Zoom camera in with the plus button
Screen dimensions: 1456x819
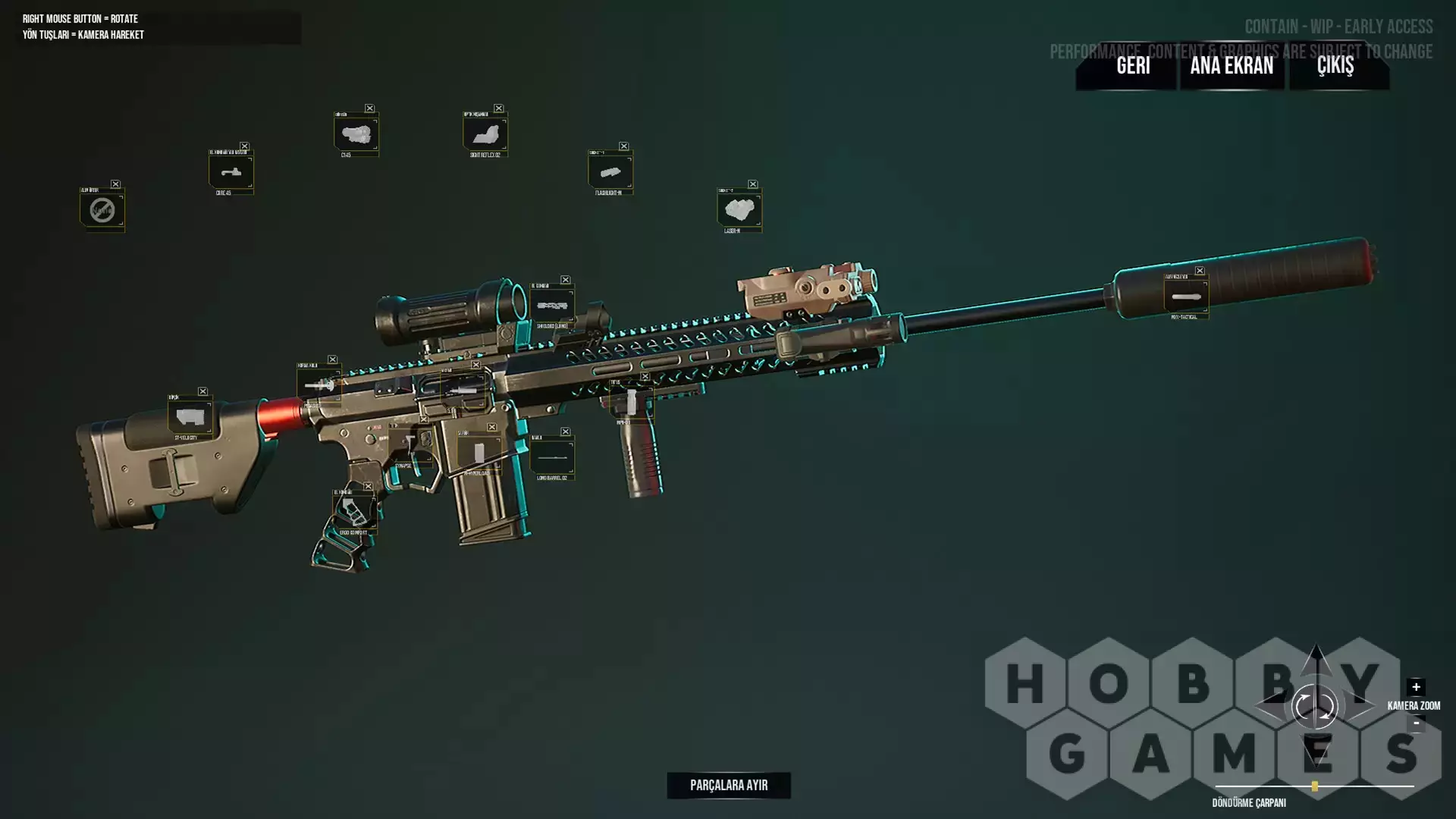coord(1416,687)
